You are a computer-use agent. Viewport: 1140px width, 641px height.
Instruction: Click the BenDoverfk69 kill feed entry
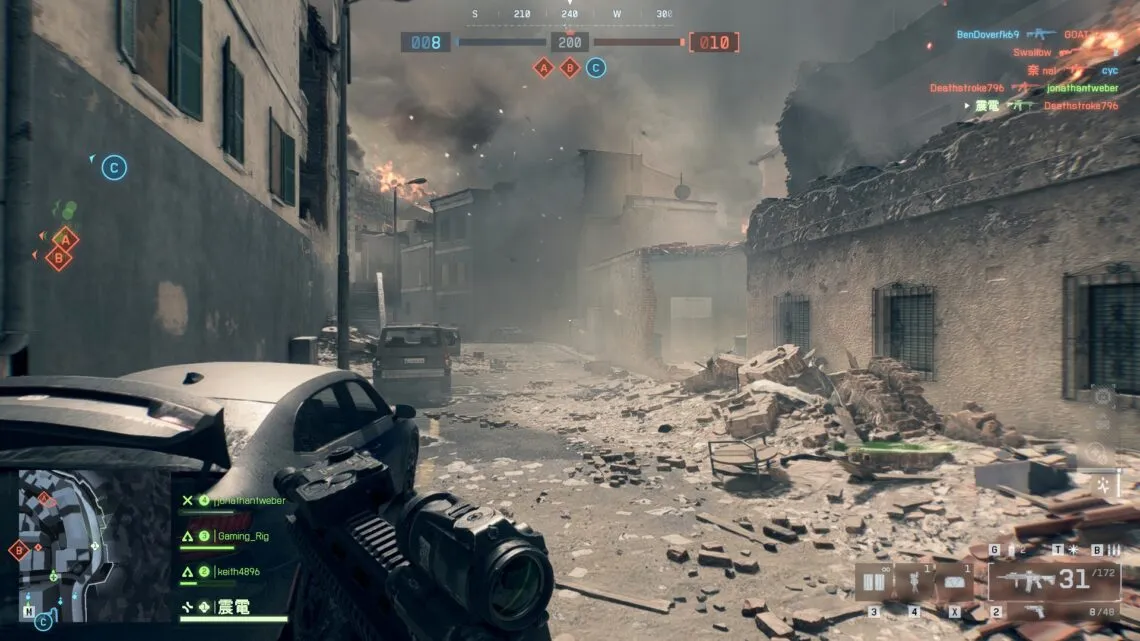coord(988,34)
